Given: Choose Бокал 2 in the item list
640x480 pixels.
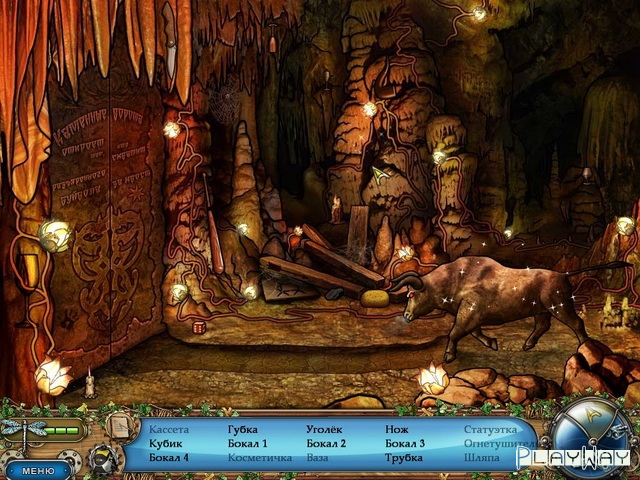Looking at the screenshot, I should pyautogui.click(x=326, y=444).
